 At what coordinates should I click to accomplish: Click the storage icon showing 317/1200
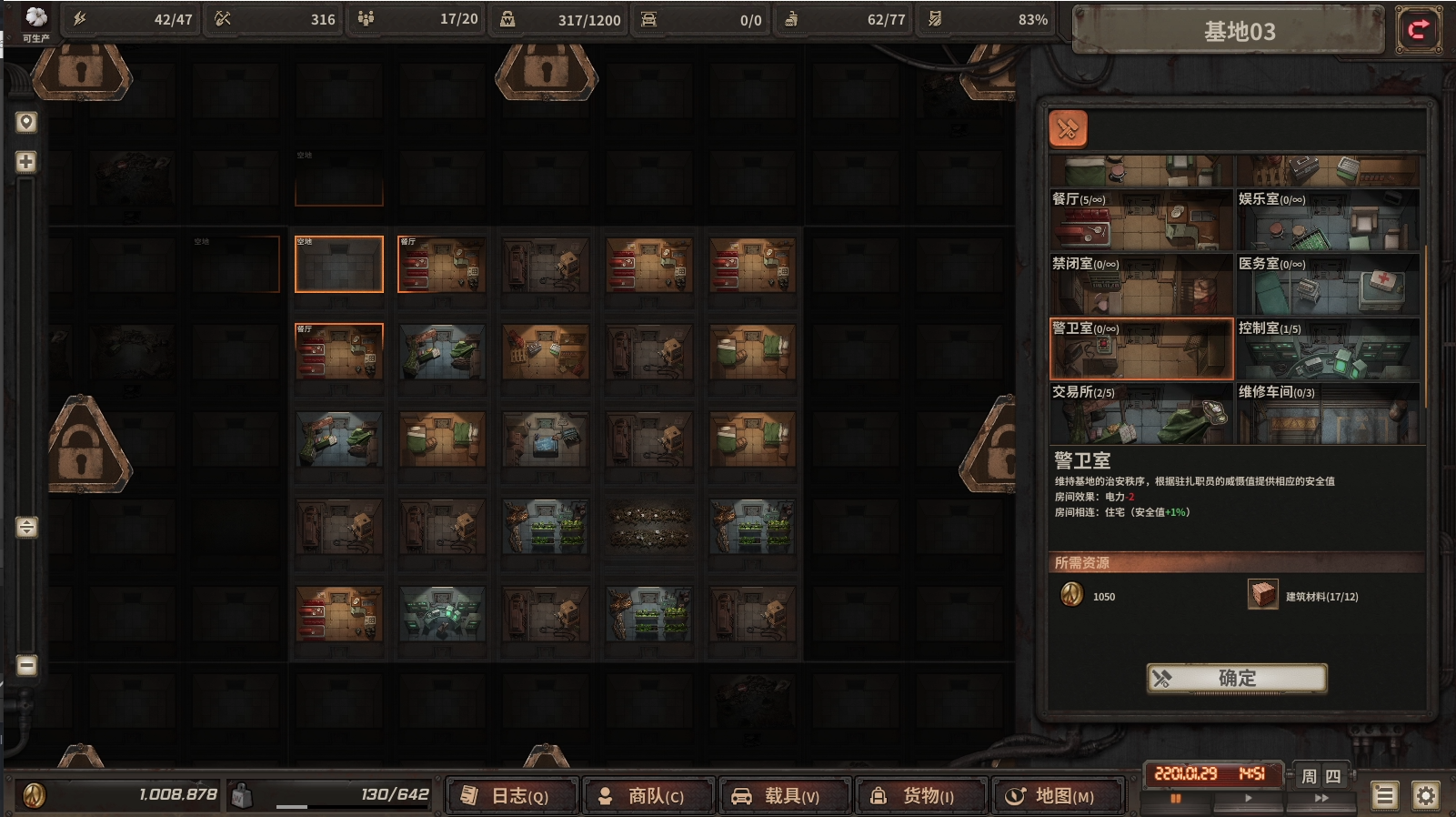click(x=509, y=18)
